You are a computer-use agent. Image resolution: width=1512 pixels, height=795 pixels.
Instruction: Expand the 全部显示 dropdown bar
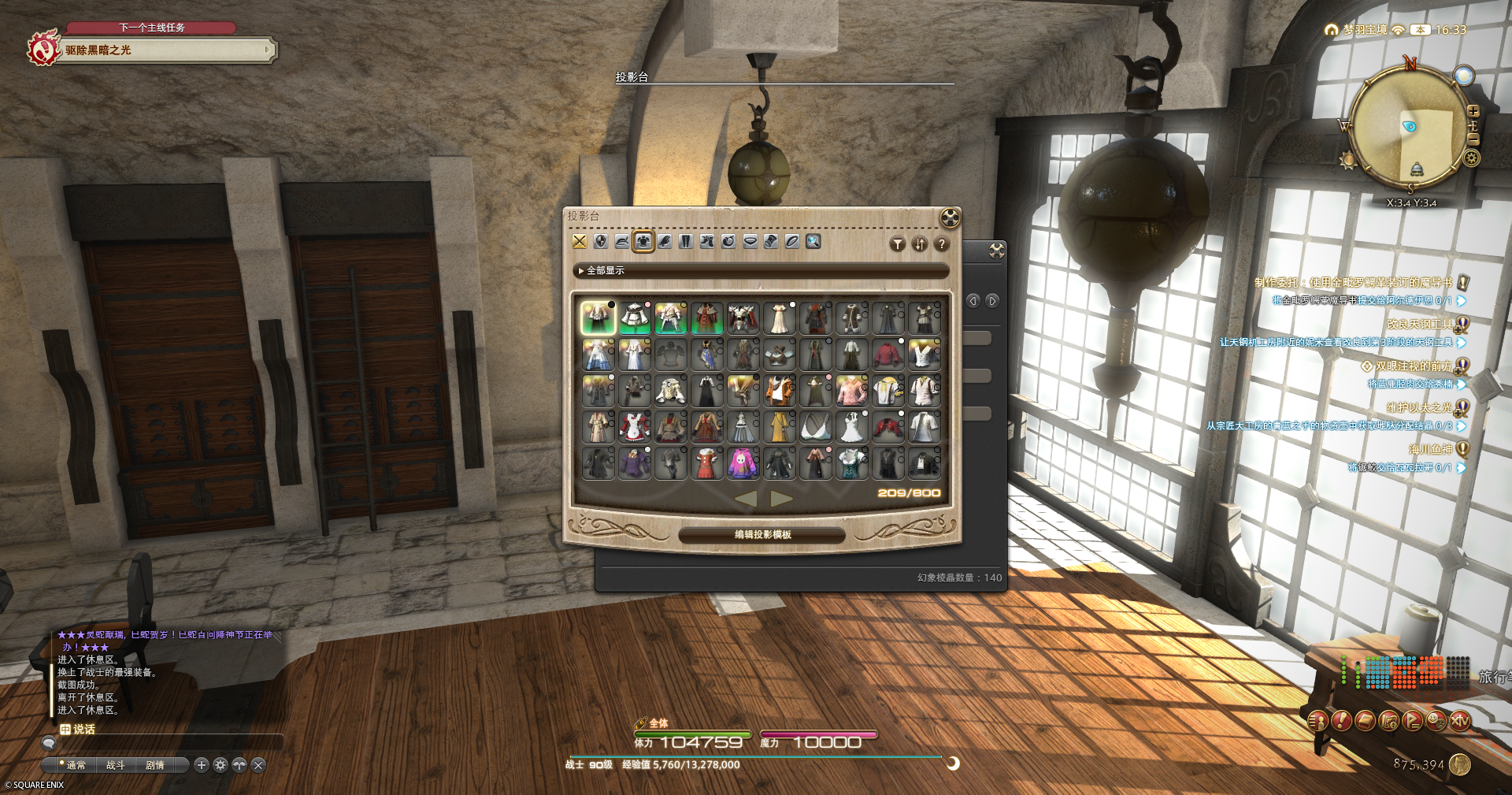pyautogui.click(x=761, y=270)
